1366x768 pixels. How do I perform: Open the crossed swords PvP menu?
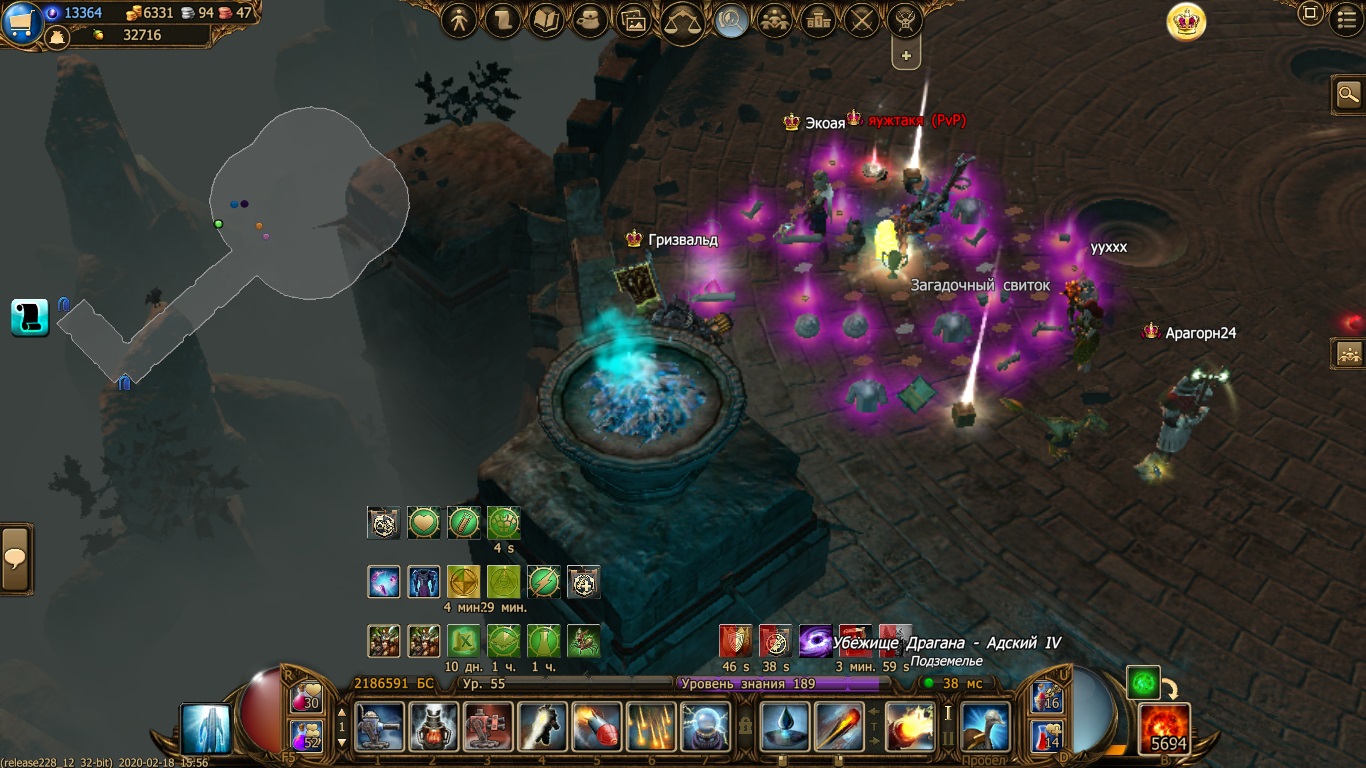(x=861, y=20)
